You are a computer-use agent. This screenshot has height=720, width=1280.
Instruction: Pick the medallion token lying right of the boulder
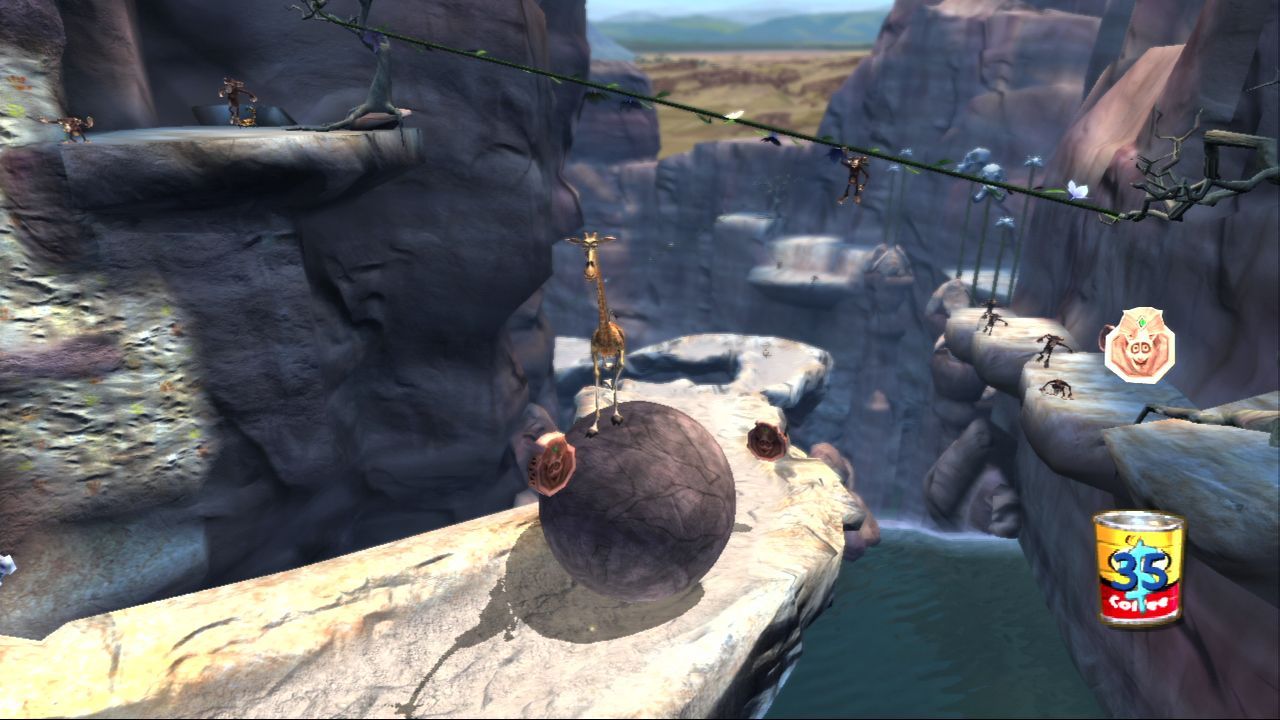pos(766,440)
